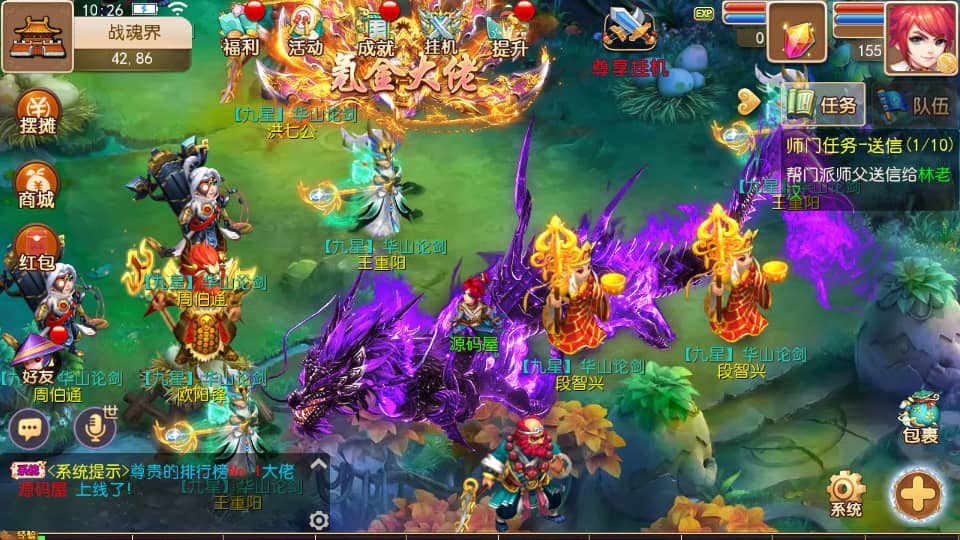This screenshot has height=540, width=960.
Task: Expand the chat box with the up arrow
Action: pos(318,464)
